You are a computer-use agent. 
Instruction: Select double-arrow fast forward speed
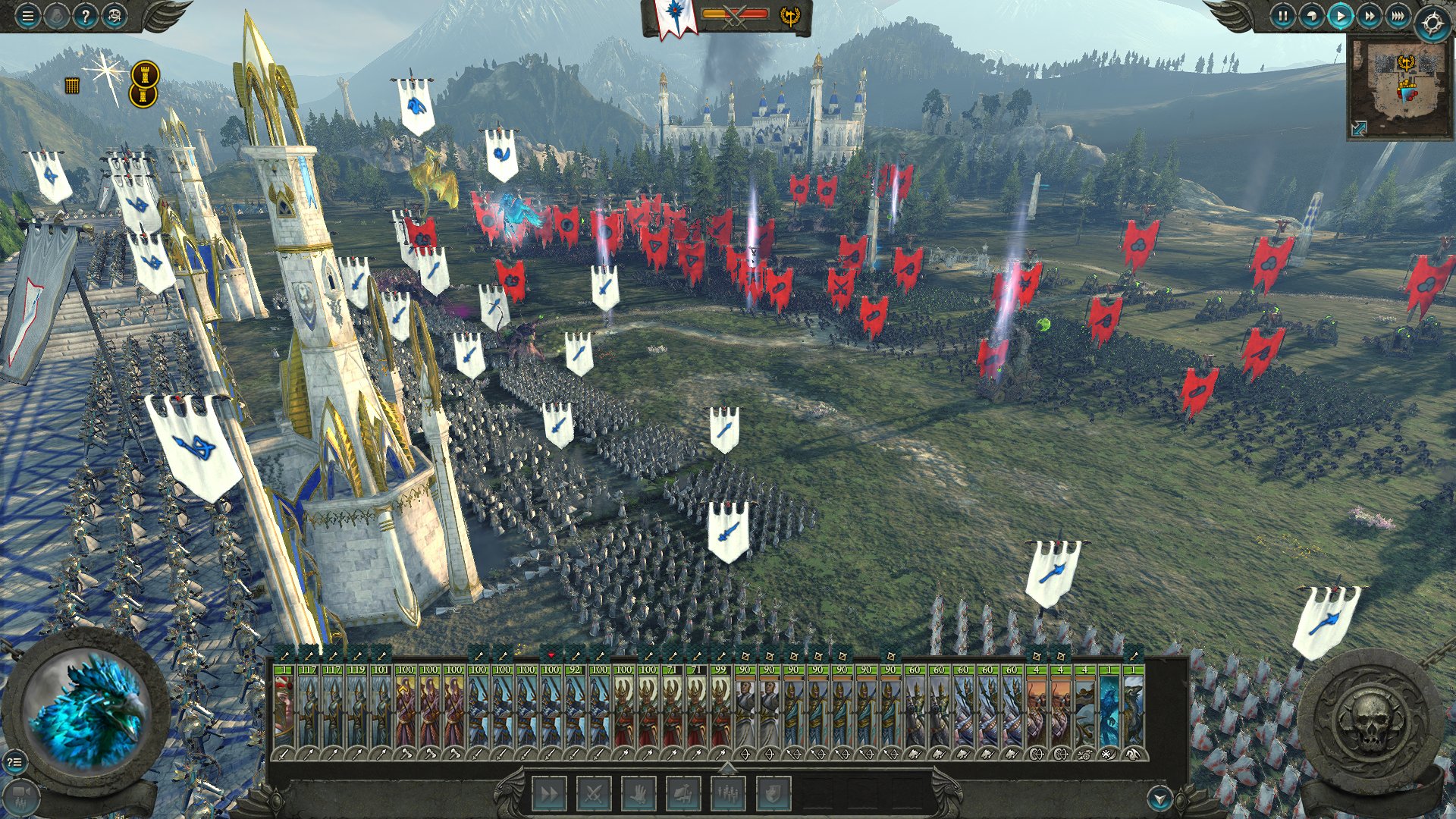[x=1369, y=16]
